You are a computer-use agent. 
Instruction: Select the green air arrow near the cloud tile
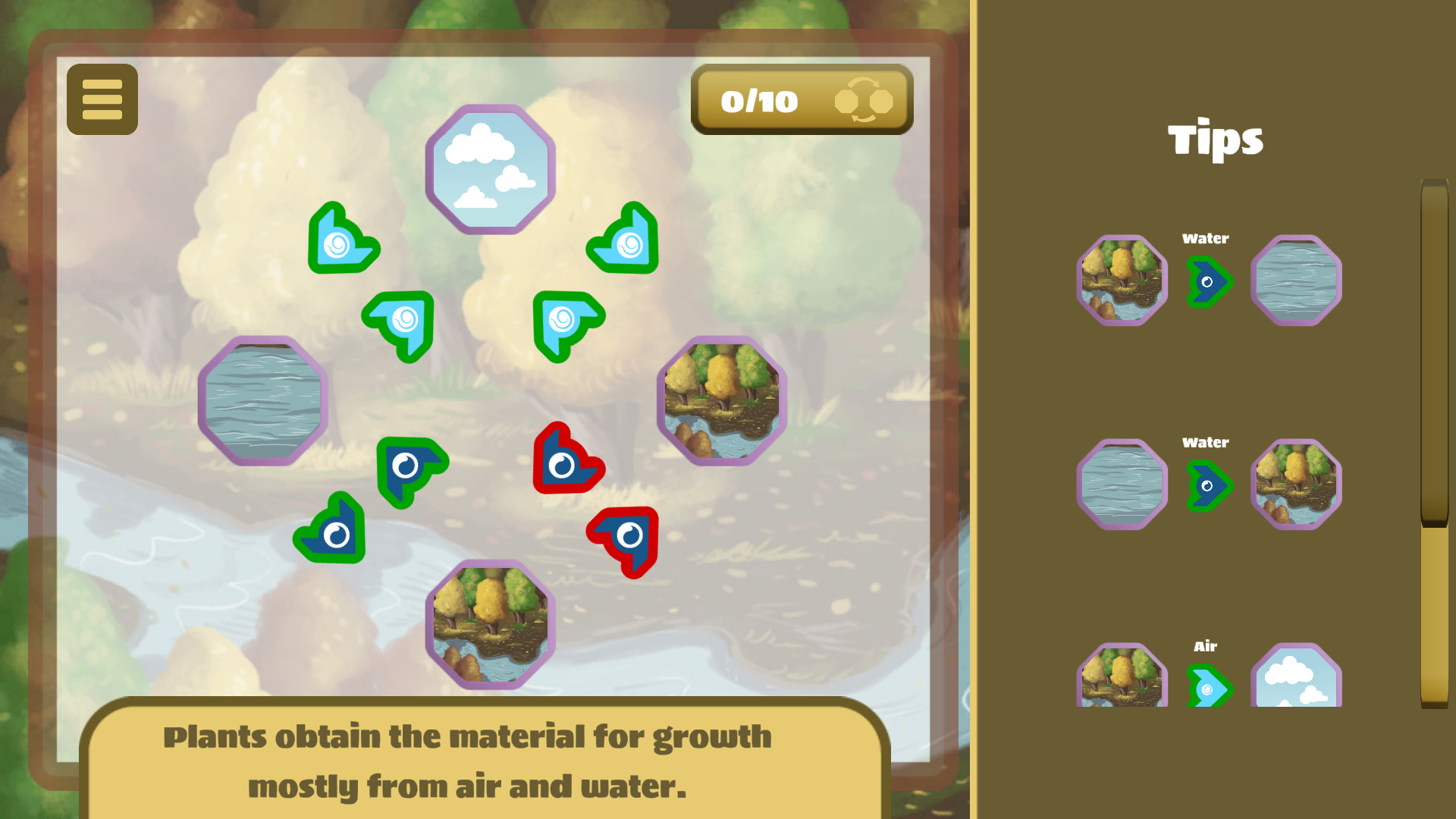coord(344,241)
